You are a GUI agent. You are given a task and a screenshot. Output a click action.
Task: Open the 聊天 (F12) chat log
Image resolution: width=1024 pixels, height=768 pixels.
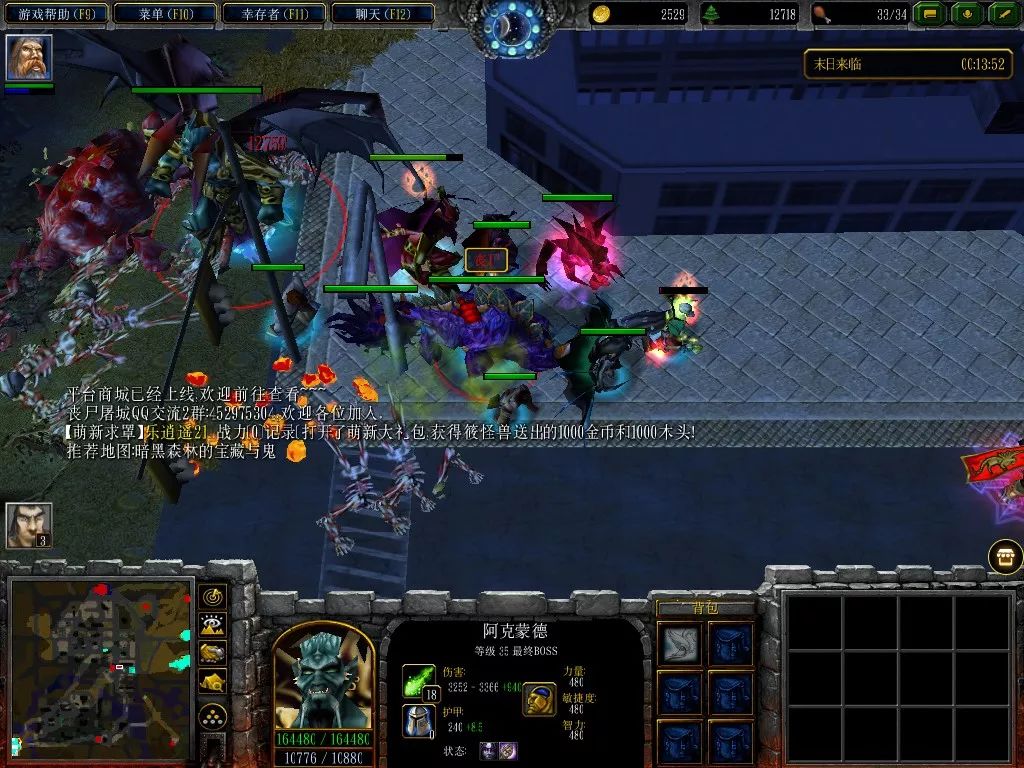tap(381, 13)
